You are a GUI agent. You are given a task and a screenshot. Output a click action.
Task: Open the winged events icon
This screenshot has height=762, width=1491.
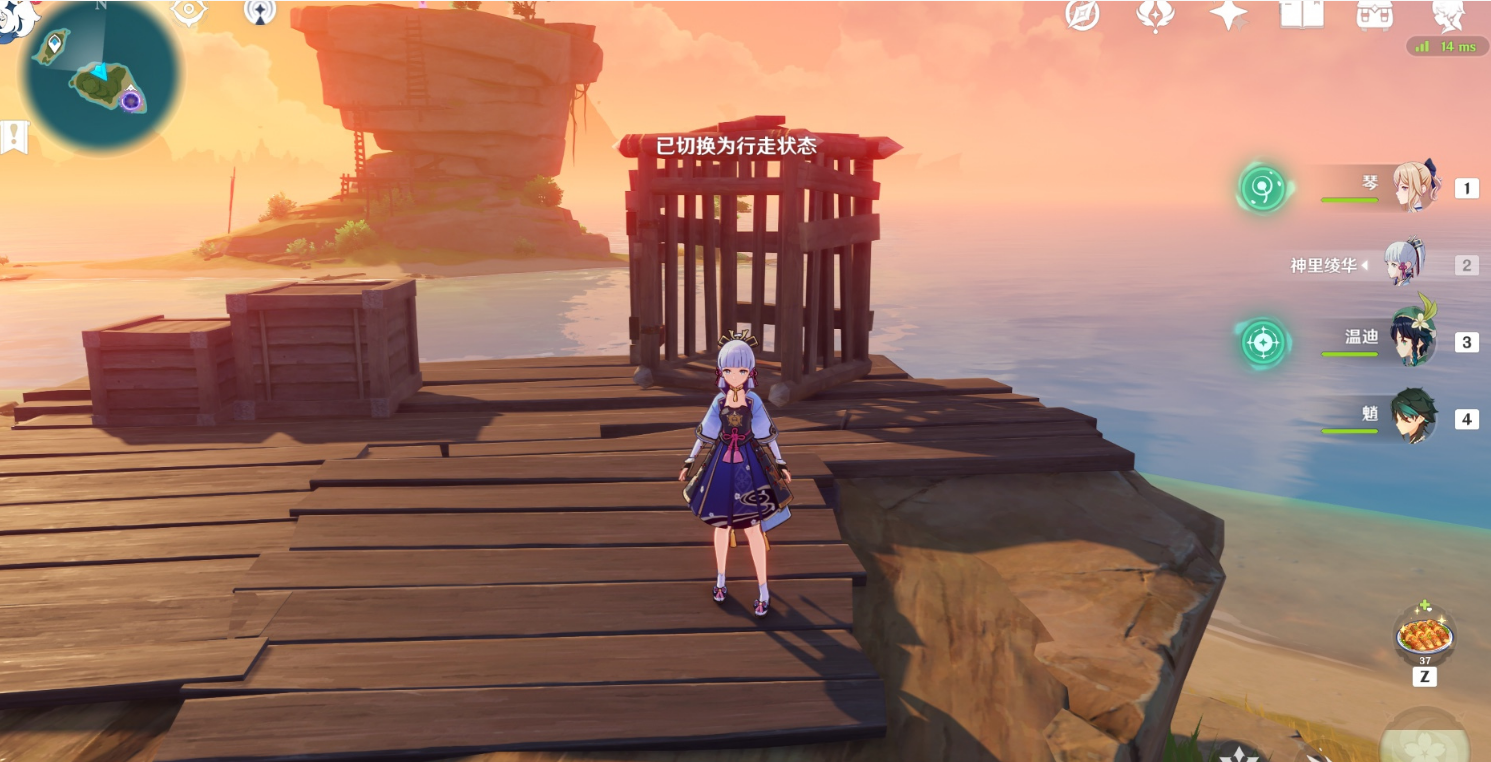(1155, 14)
